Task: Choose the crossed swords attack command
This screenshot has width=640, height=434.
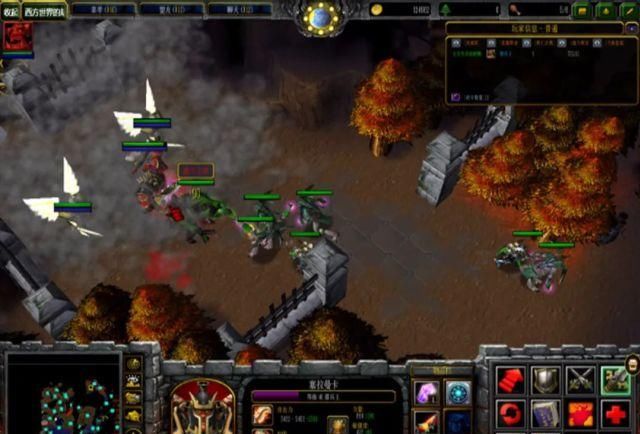Action: coord(581,380)
